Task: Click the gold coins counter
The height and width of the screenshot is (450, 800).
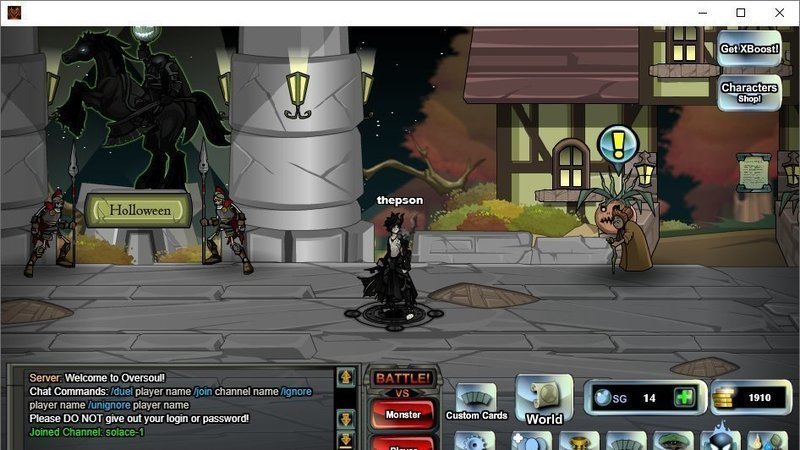Action: coord(749,397)
